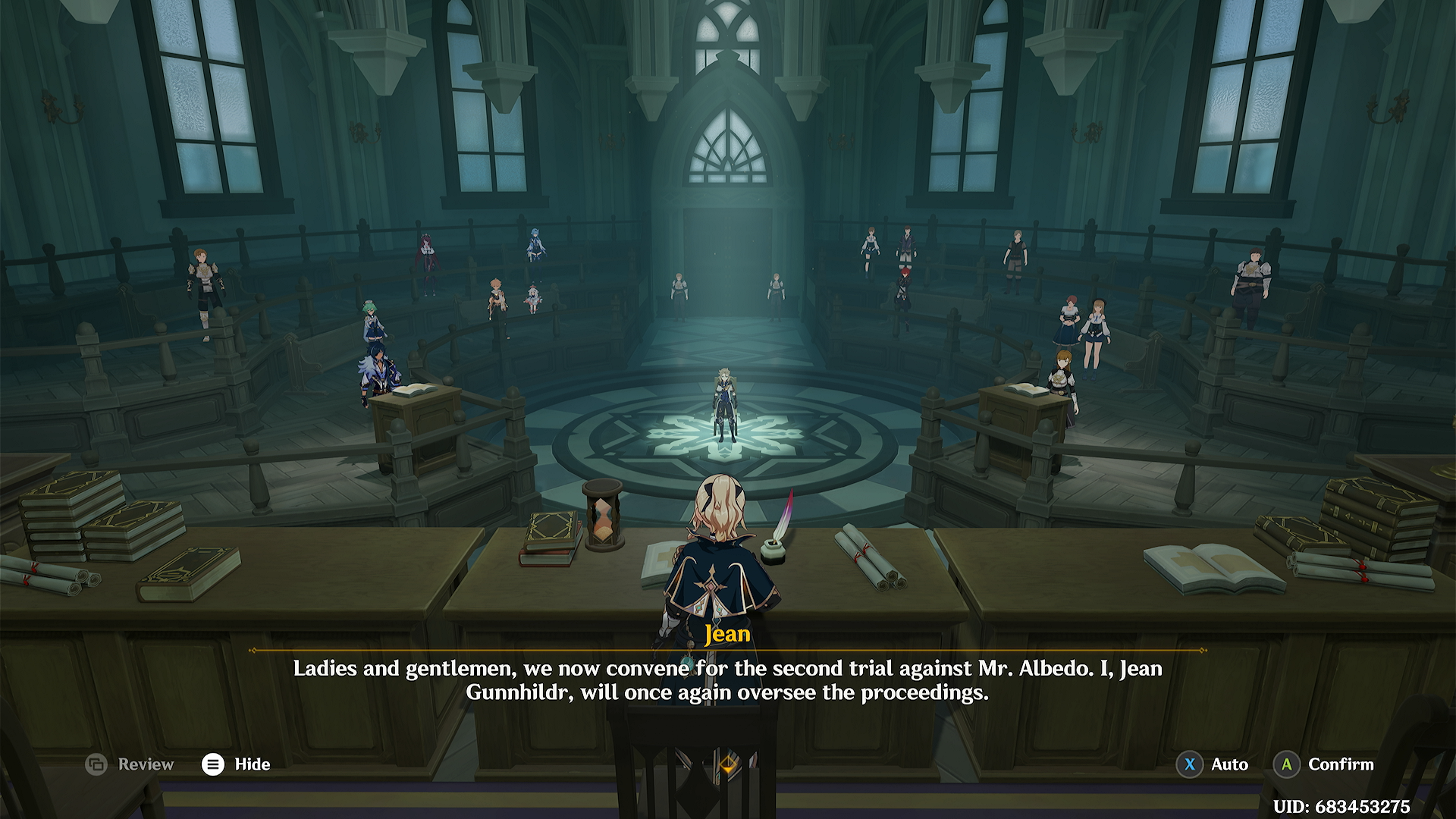Turn on Auto dialogue playback
This screenshot has height=819, width=1456.
1212,764
